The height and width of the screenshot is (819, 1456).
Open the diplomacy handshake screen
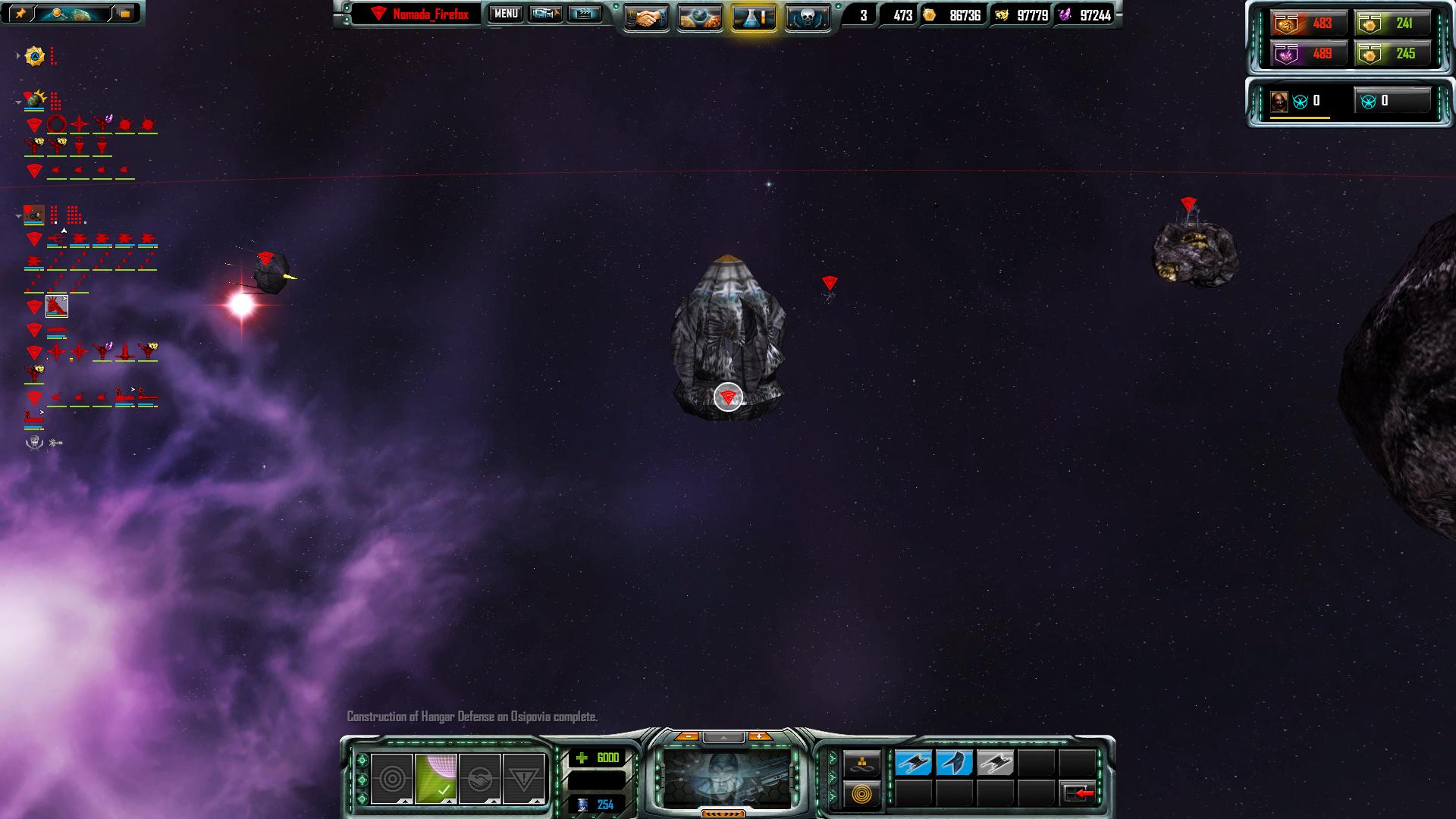[646, 17]
